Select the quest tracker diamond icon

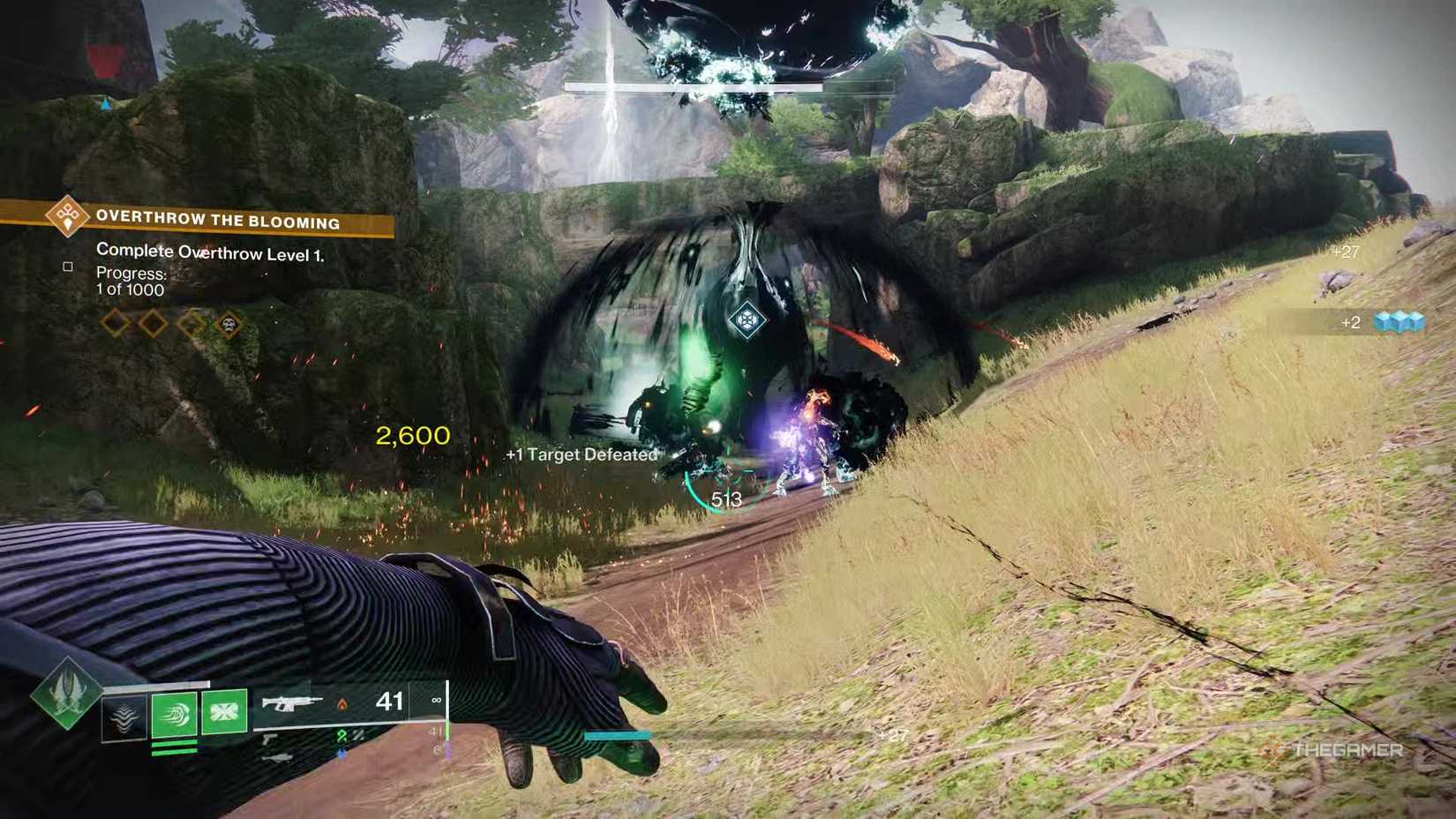(68, 218)
